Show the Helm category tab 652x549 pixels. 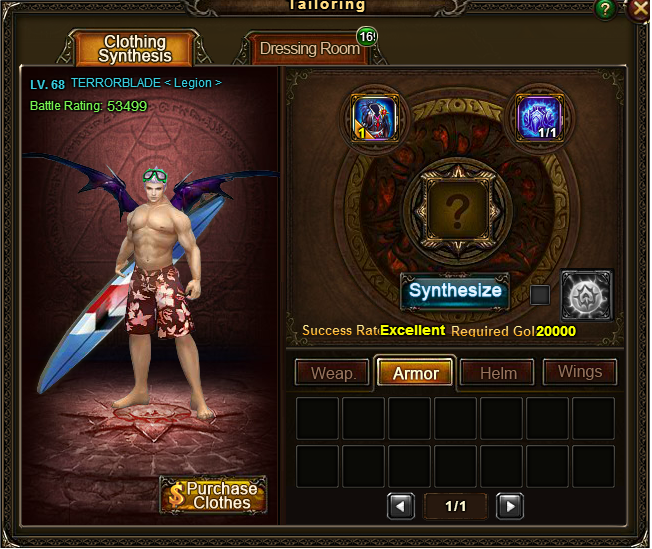(498, 373)
